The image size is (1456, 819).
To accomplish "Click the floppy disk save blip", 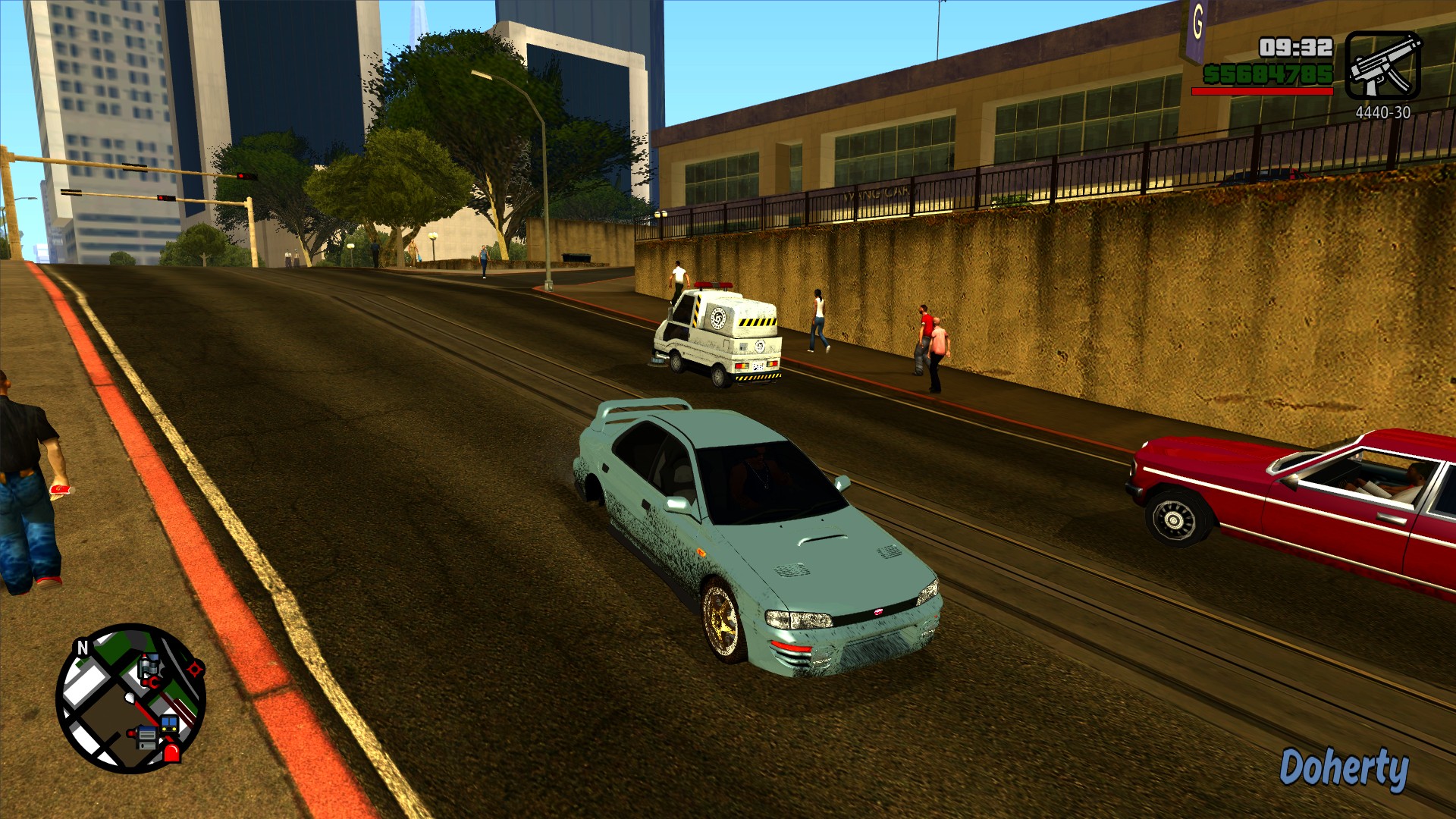I will (146, 737).
